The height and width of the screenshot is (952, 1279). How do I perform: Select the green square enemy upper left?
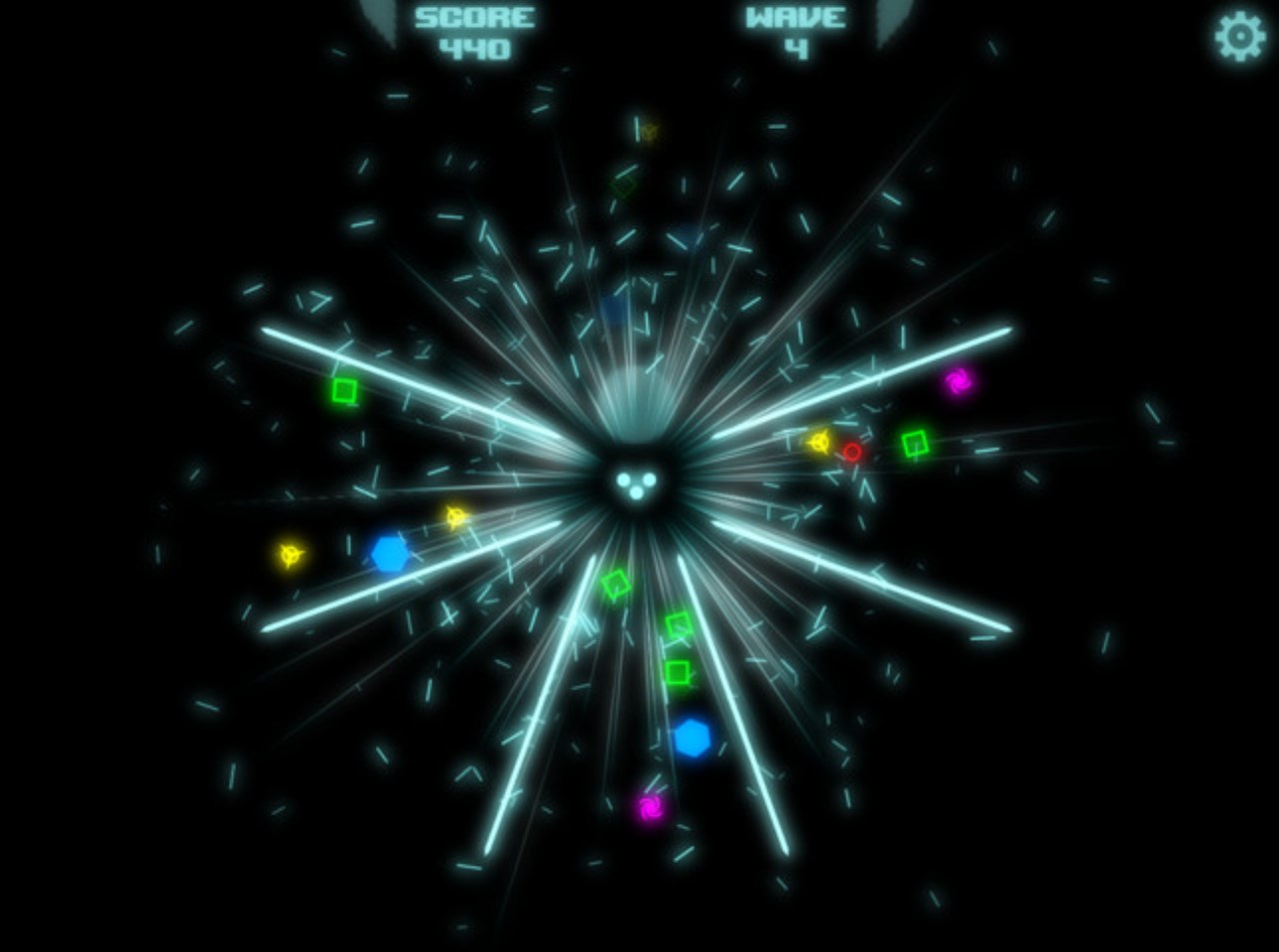[345, 390]
